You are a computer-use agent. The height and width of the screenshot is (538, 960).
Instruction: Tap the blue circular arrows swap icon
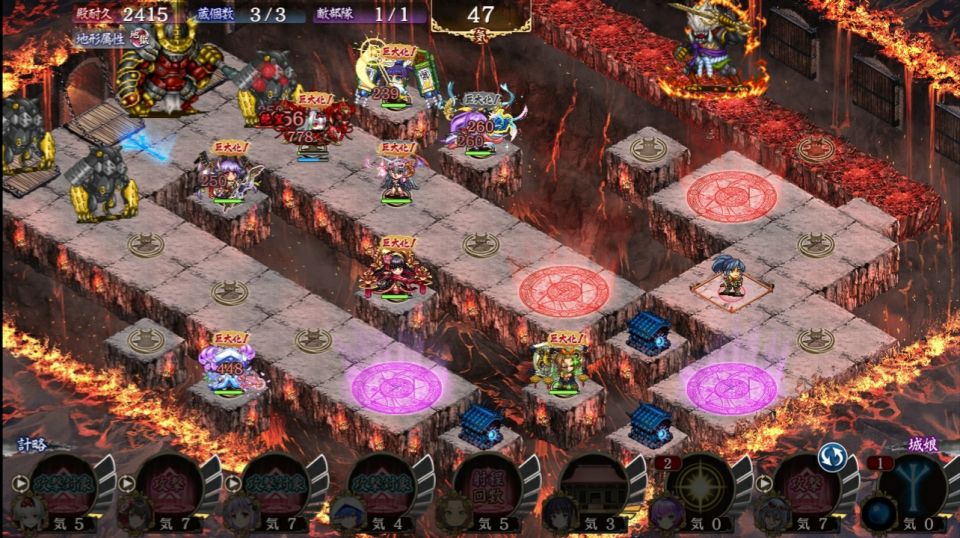832,458
